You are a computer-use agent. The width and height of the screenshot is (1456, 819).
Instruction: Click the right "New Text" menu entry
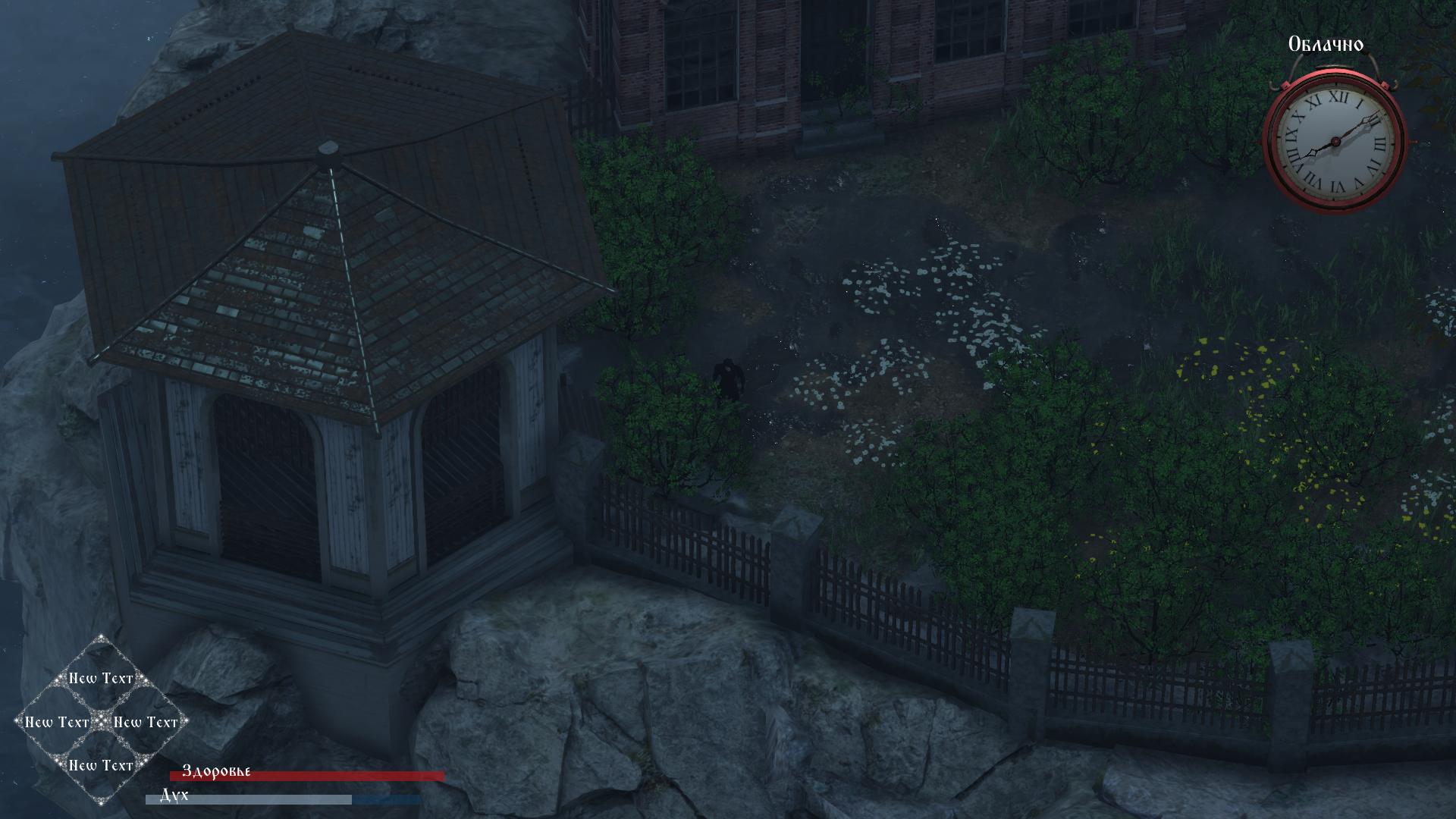[x=145, y=723]
